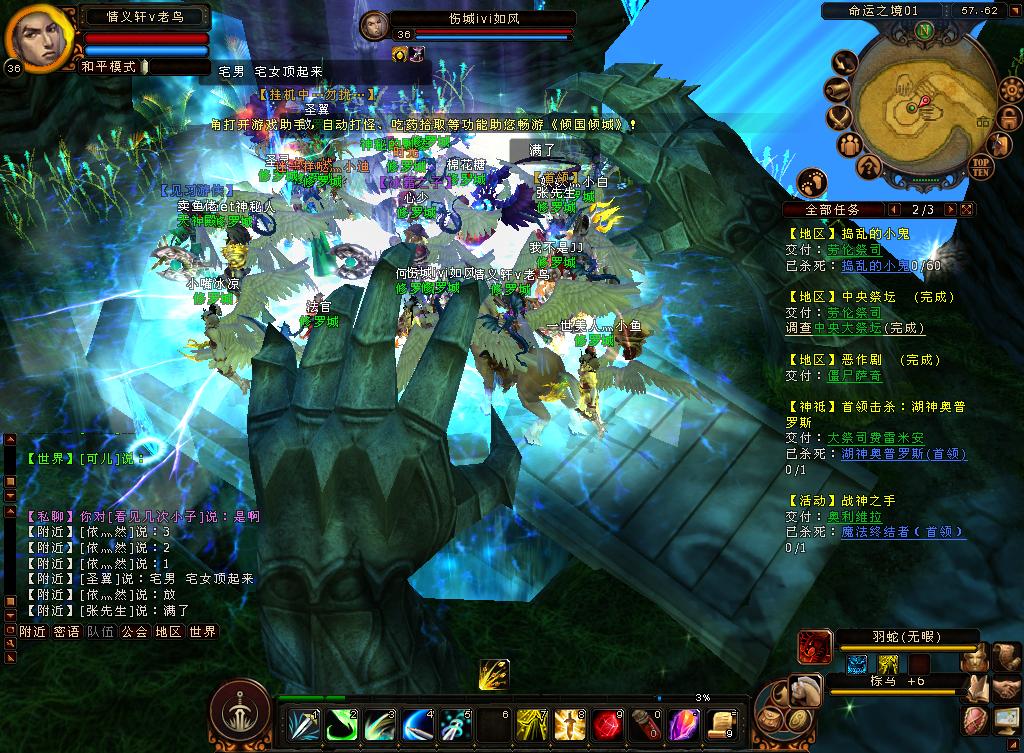Open the crossed swords icon beside minimap
1024x753 pixels.
pos(839,116)
